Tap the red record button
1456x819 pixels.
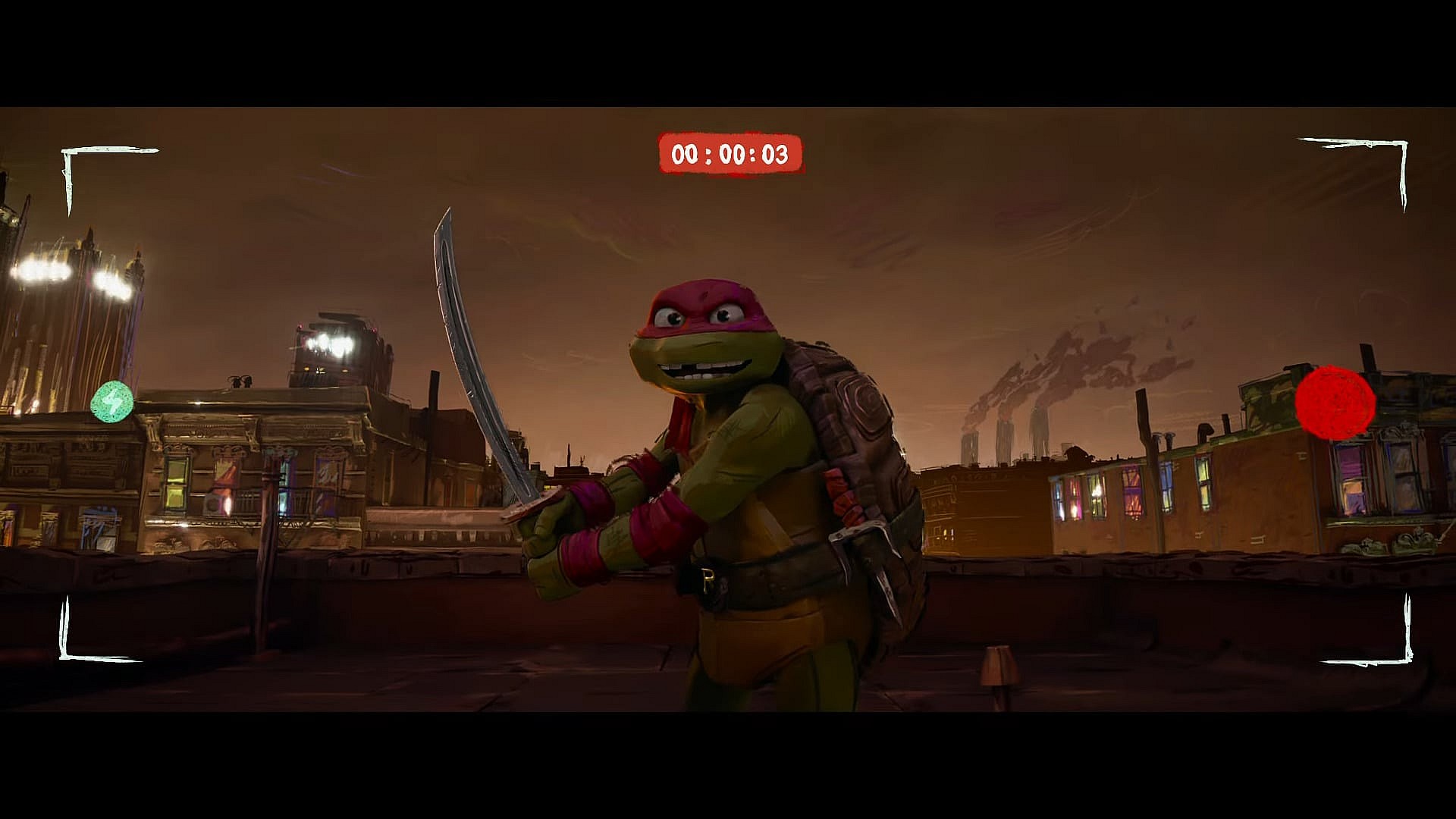(1335, 403)
